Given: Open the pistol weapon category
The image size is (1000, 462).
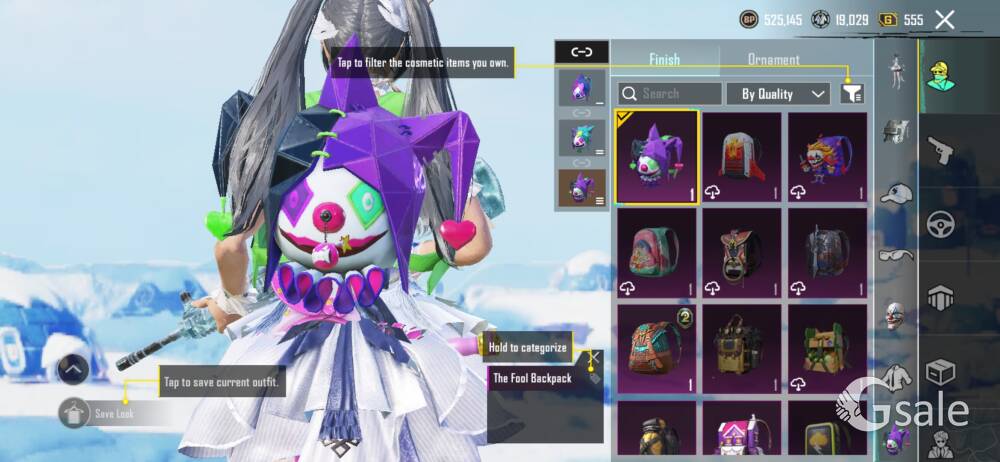Looking at the screenshot, I should click(940, 150).
